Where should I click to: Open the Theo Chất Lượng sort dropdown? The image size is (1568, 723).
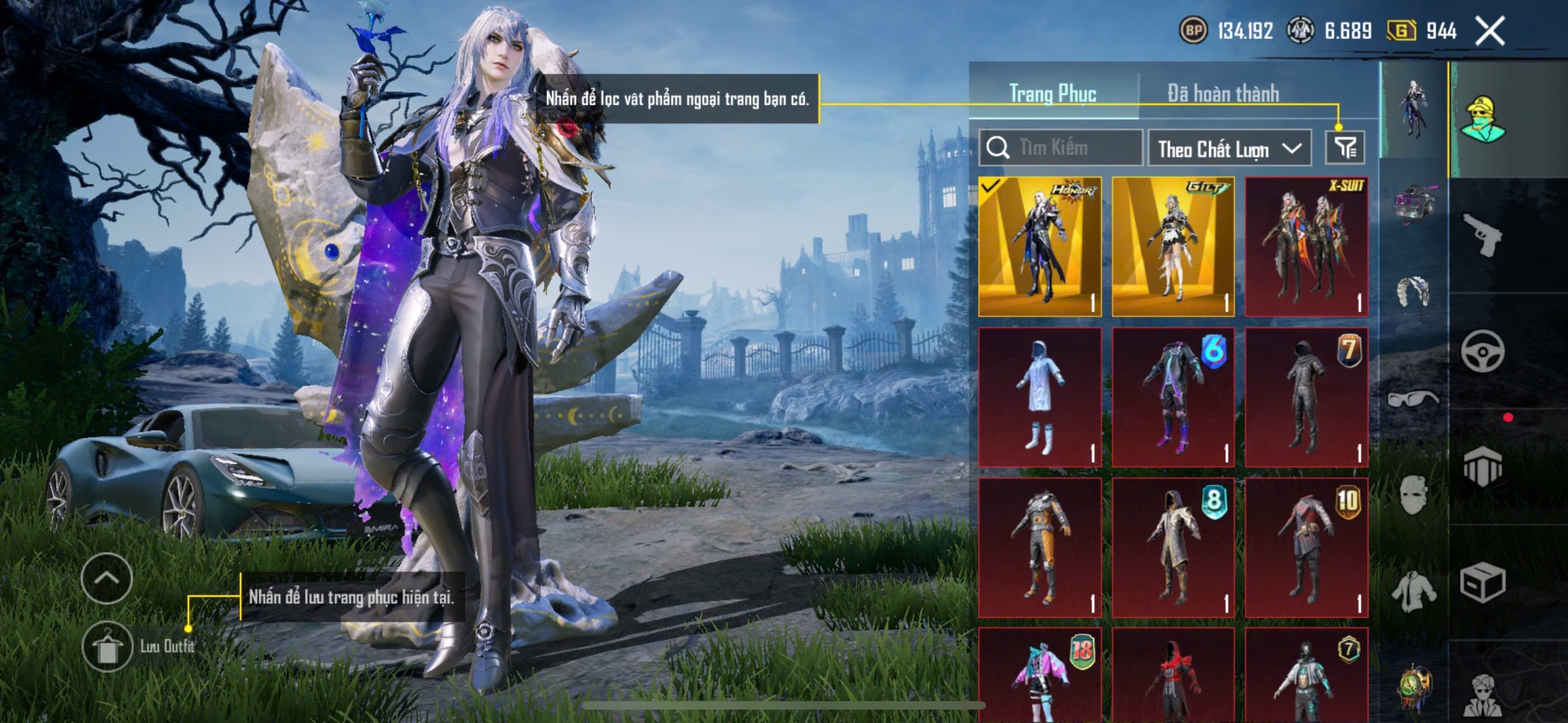(x=1229, y=148)
